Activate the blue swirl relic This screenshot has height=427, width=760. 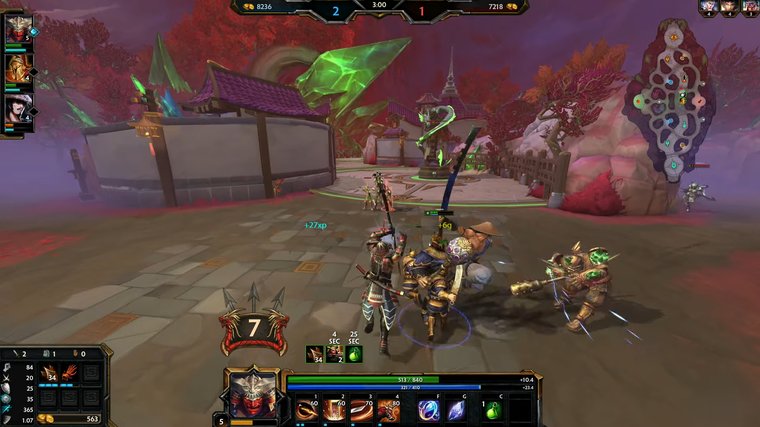click(x=429, y=409)
